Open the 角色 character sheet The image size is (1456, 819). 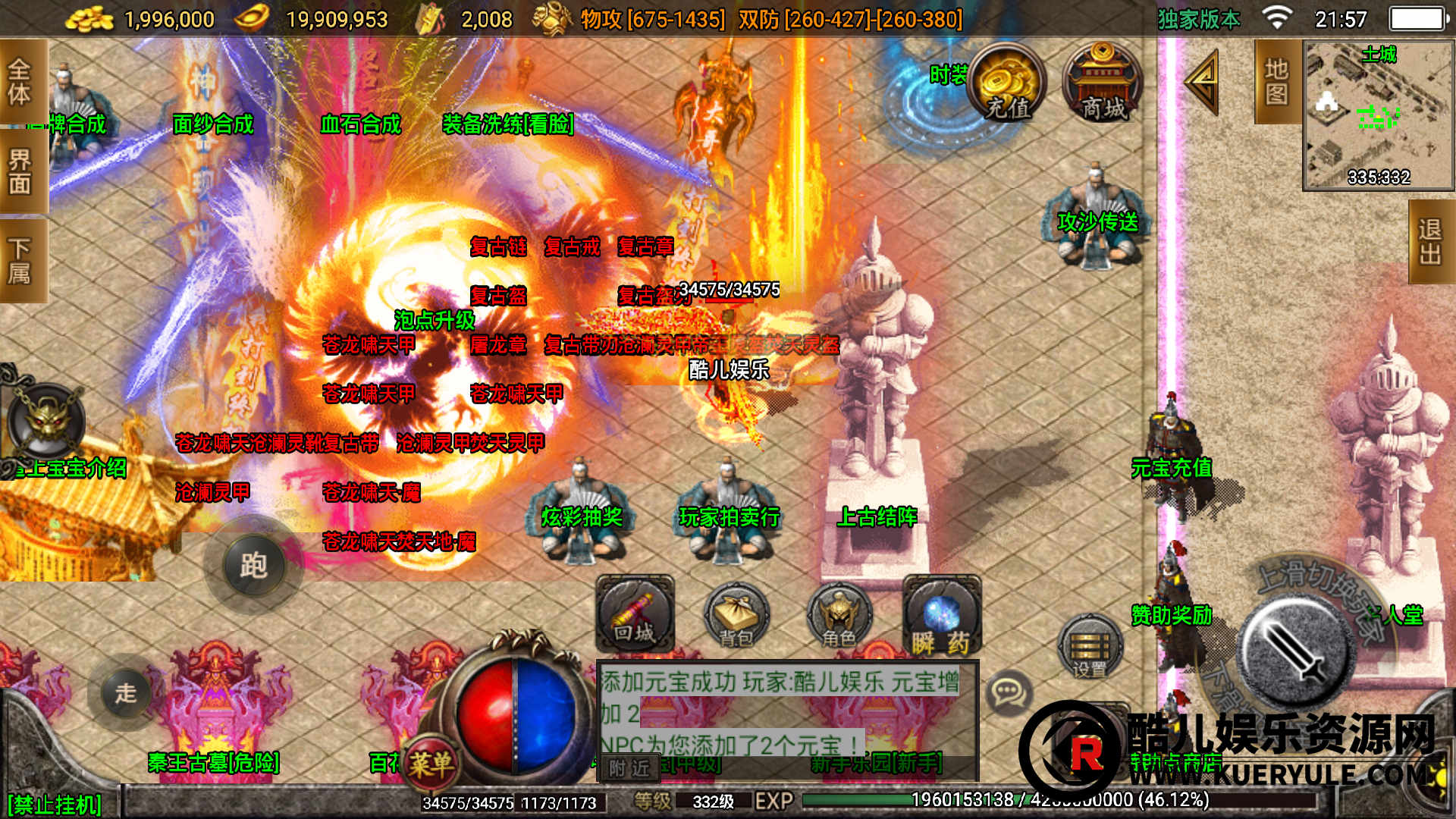click(x=838, y=616)
